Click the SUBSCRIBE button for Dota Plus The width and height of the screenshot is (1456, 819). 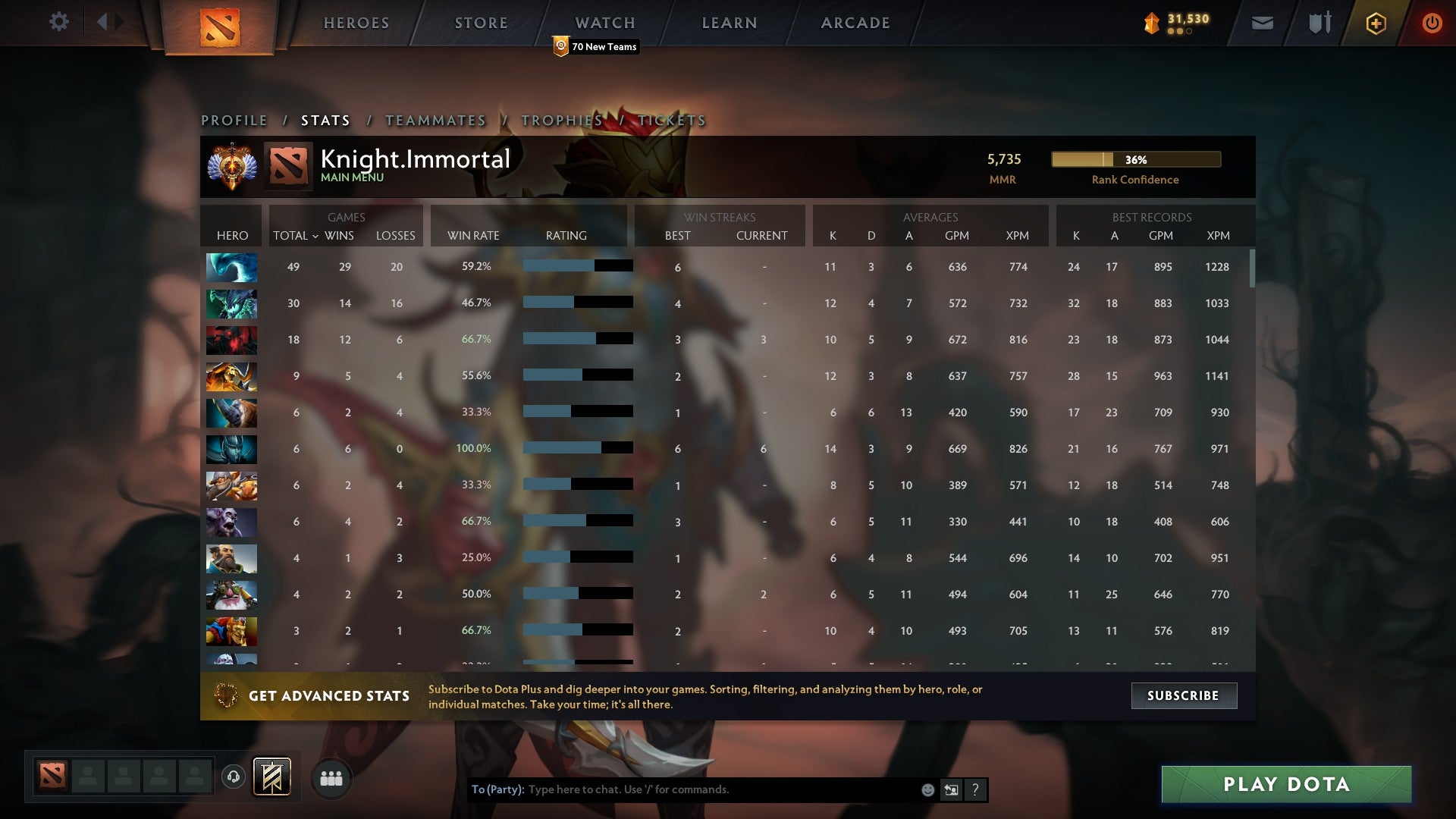(x=1183, y=695)
